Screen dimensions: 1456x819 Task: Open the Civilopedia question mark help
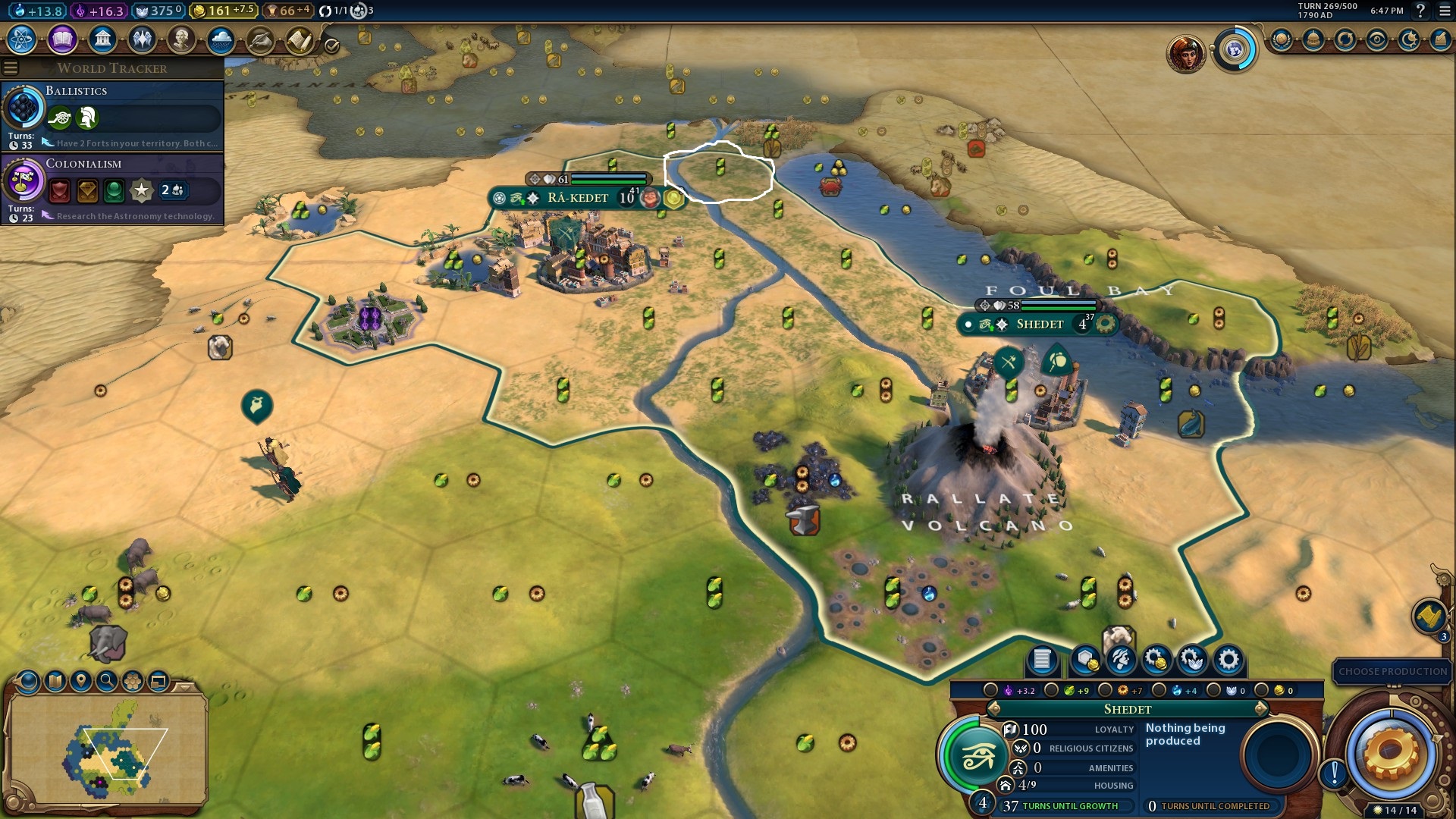coord(1420,11)
